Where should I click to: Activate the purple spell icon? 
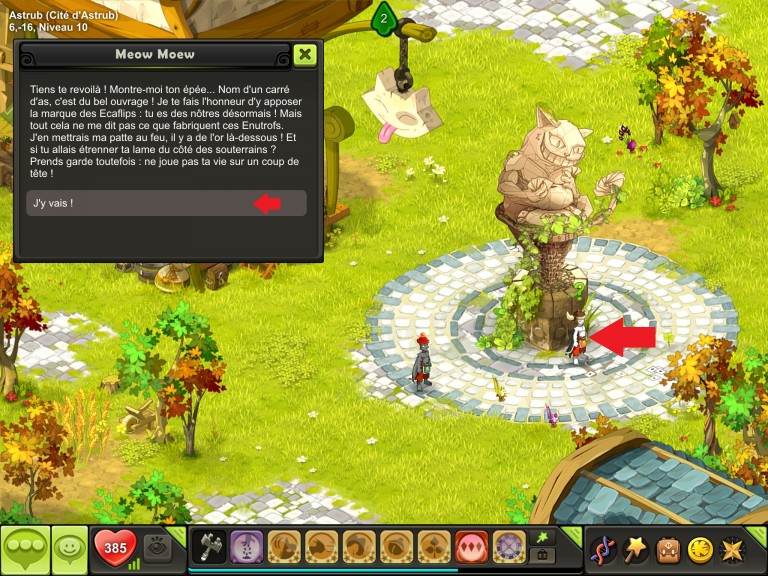[246, 548]
